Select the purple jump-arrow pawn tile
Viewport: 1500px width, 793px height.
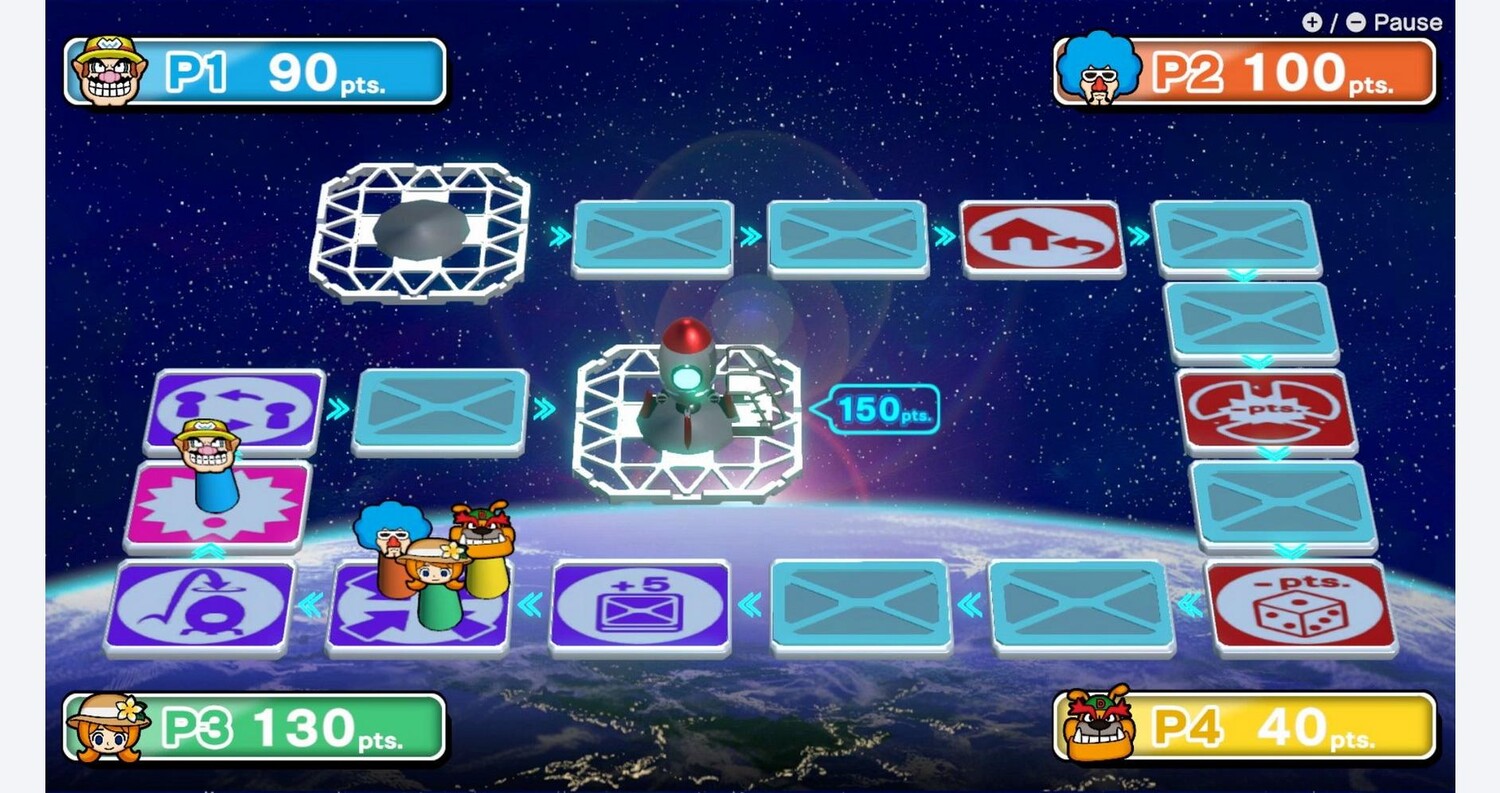200,606
